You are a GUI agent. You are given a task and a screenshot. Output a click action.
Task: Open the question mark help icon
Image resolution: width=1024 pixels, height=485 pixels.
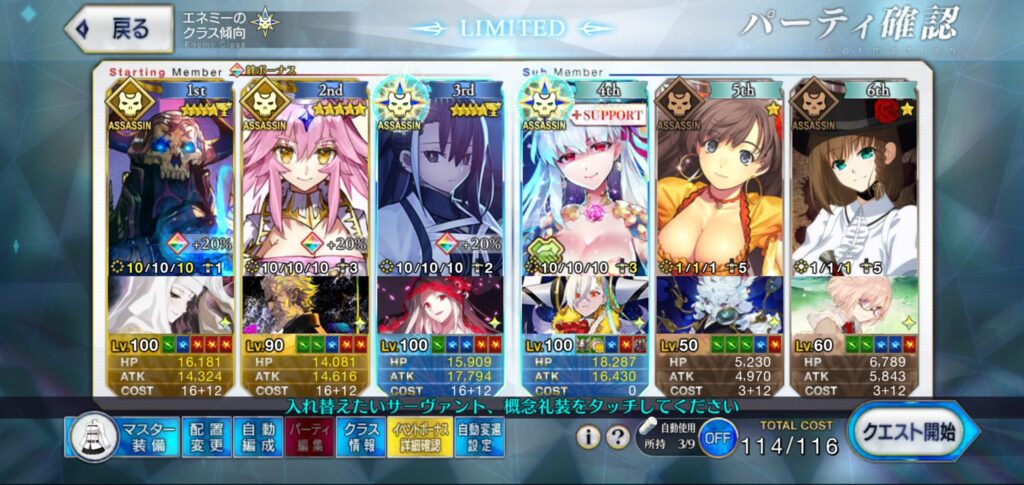(619, 437)
